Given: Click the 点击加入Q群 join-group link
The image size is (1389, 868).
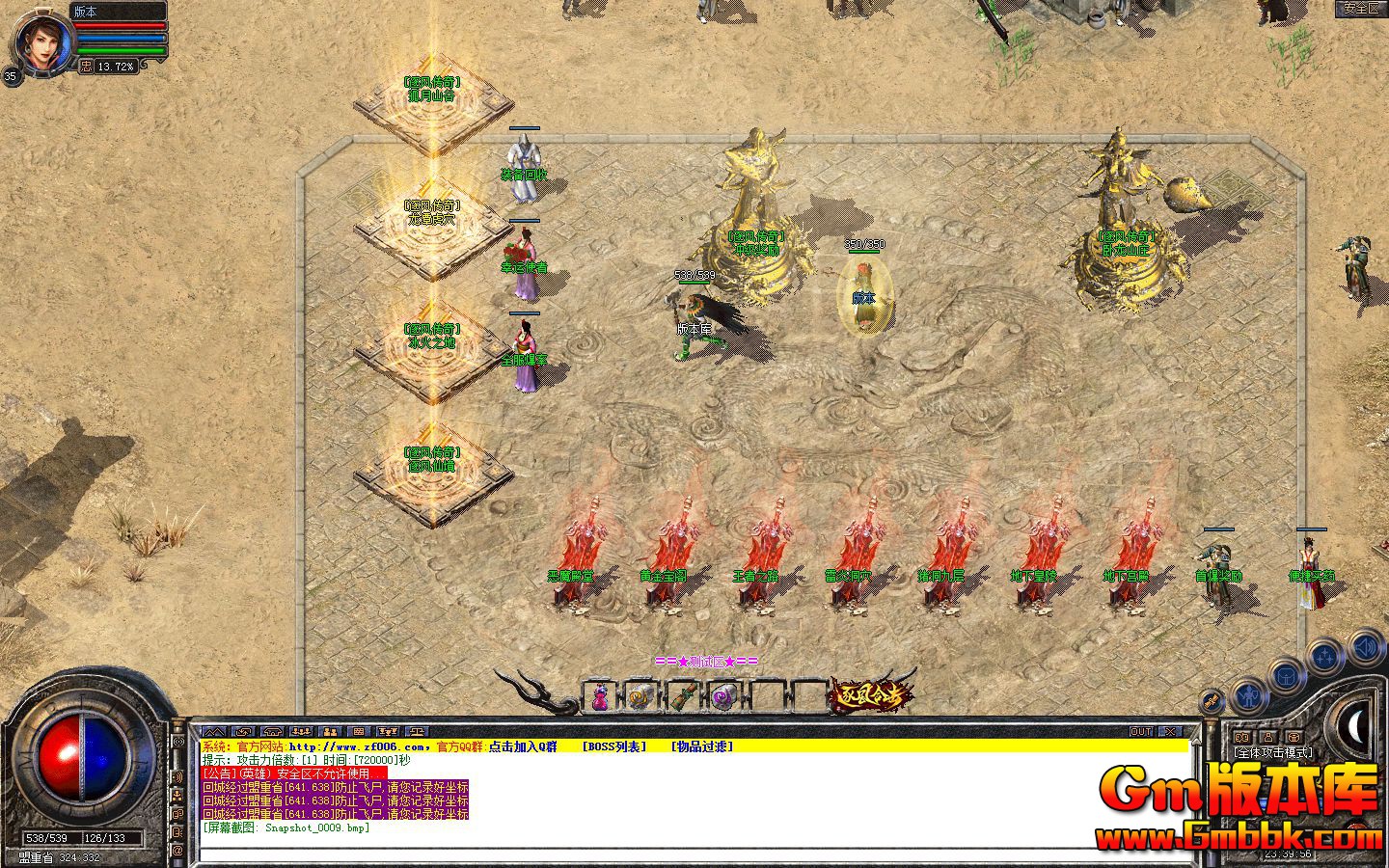Looking at the screenshot, I should click(526, 746).
